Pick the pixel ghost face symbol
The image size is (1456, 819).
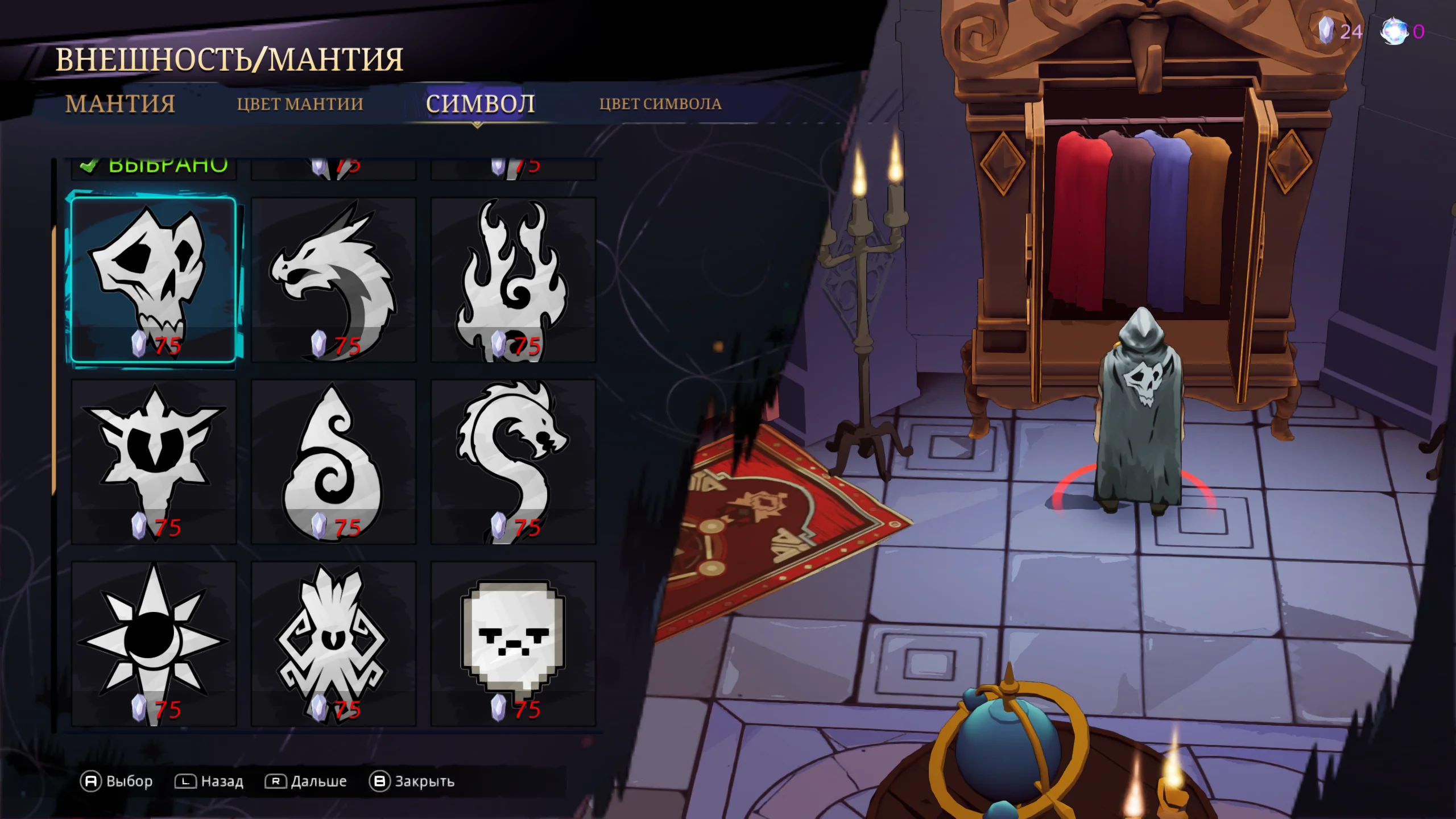click(513, 643)
